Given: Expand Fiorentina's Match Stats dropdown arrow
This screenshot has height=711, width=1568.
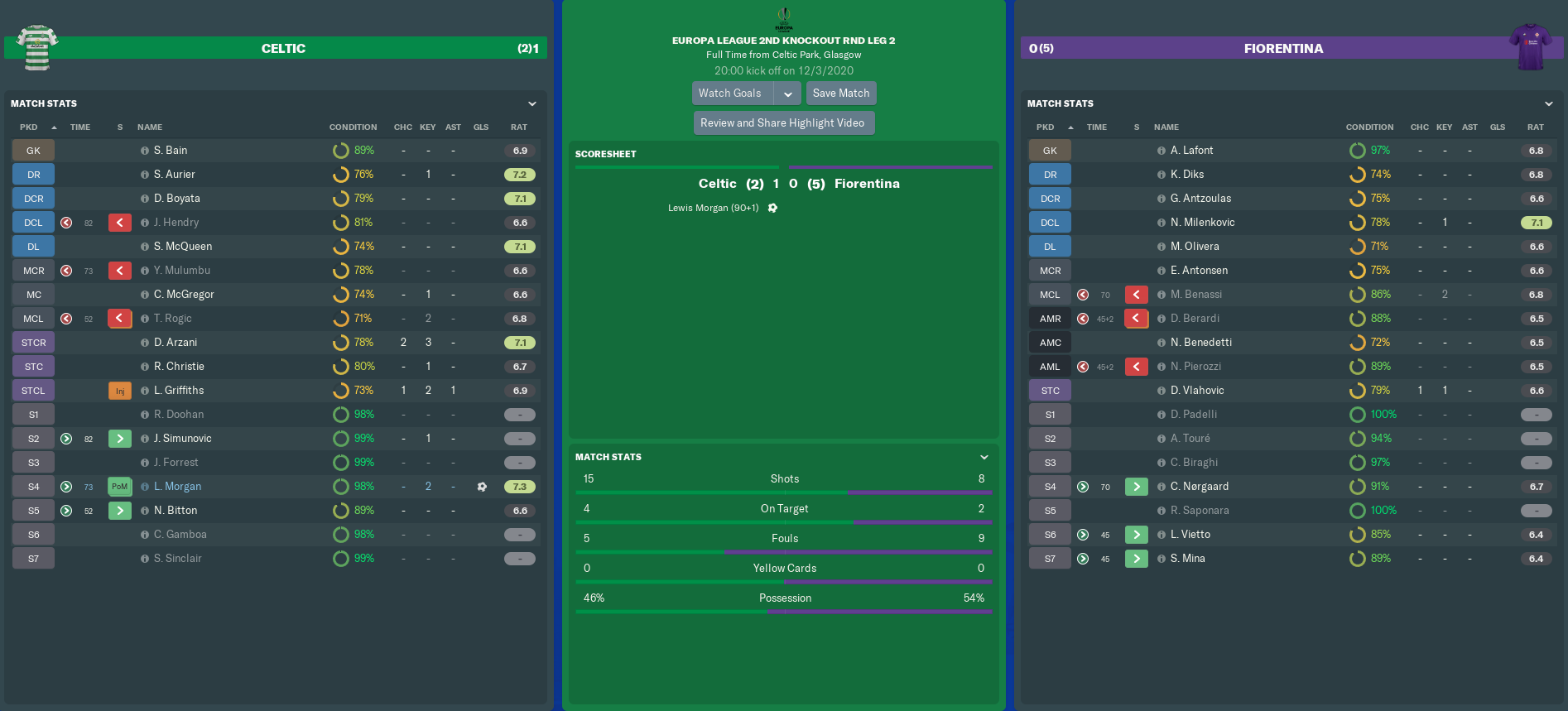Looking at the screenshot, I should pyautogui.click(x=1549, y=103).
